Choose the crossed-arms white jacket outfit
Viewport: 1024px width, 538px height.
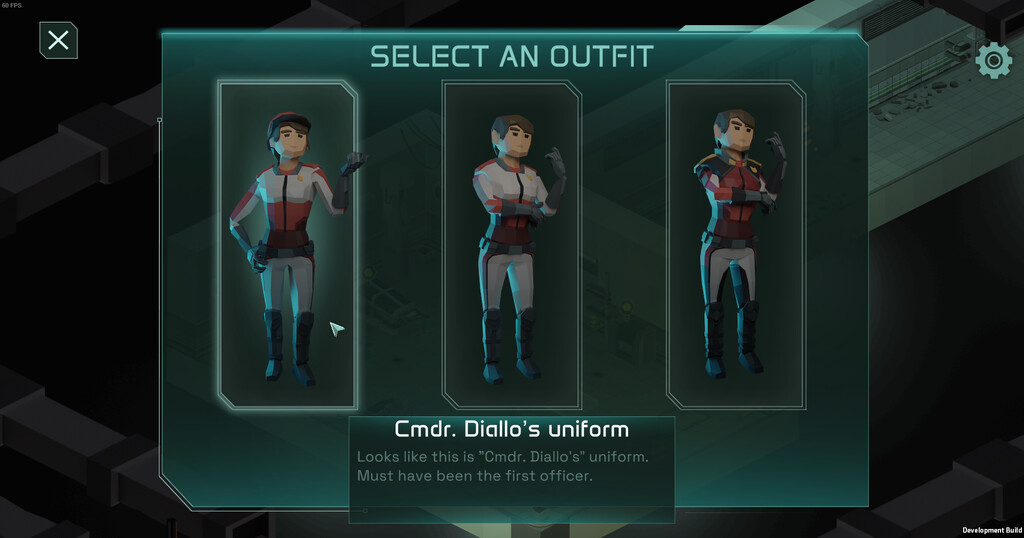(511, 245)
